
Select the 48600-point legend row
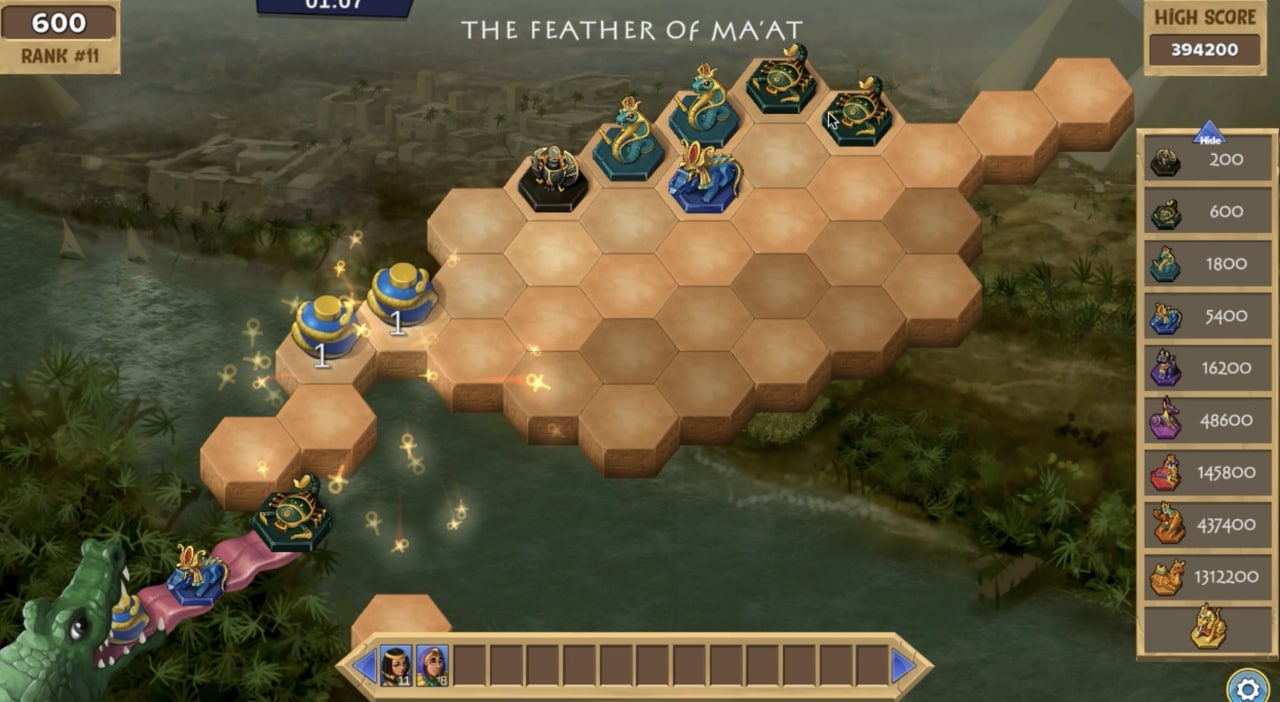coord(1209,420)
